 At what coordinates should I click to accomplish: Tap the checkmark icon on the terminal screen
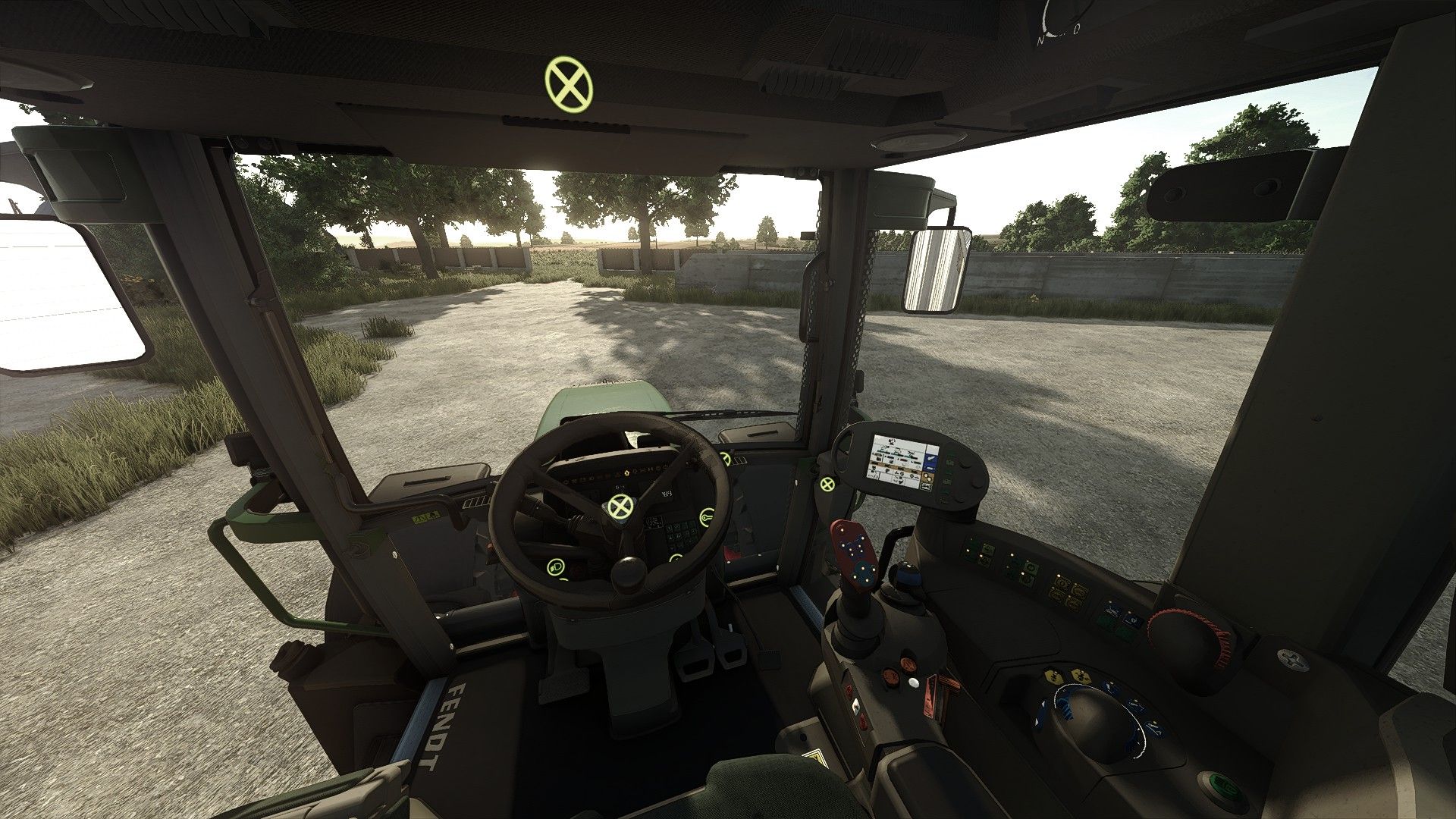(x=930, y=458)
